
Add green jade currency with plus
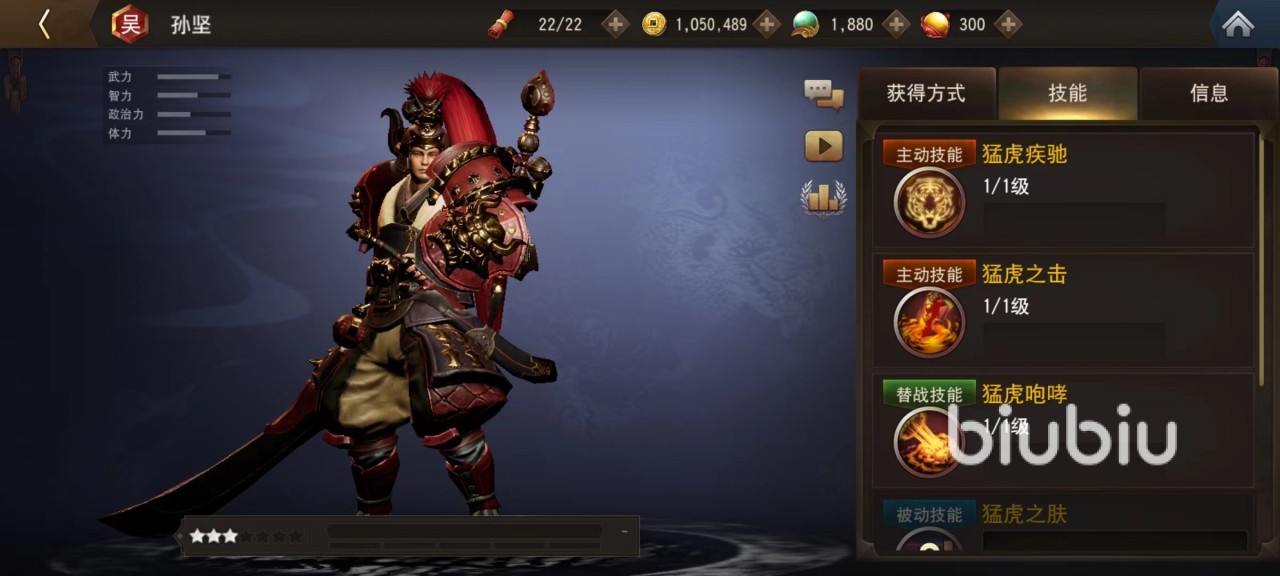point(896,24)
